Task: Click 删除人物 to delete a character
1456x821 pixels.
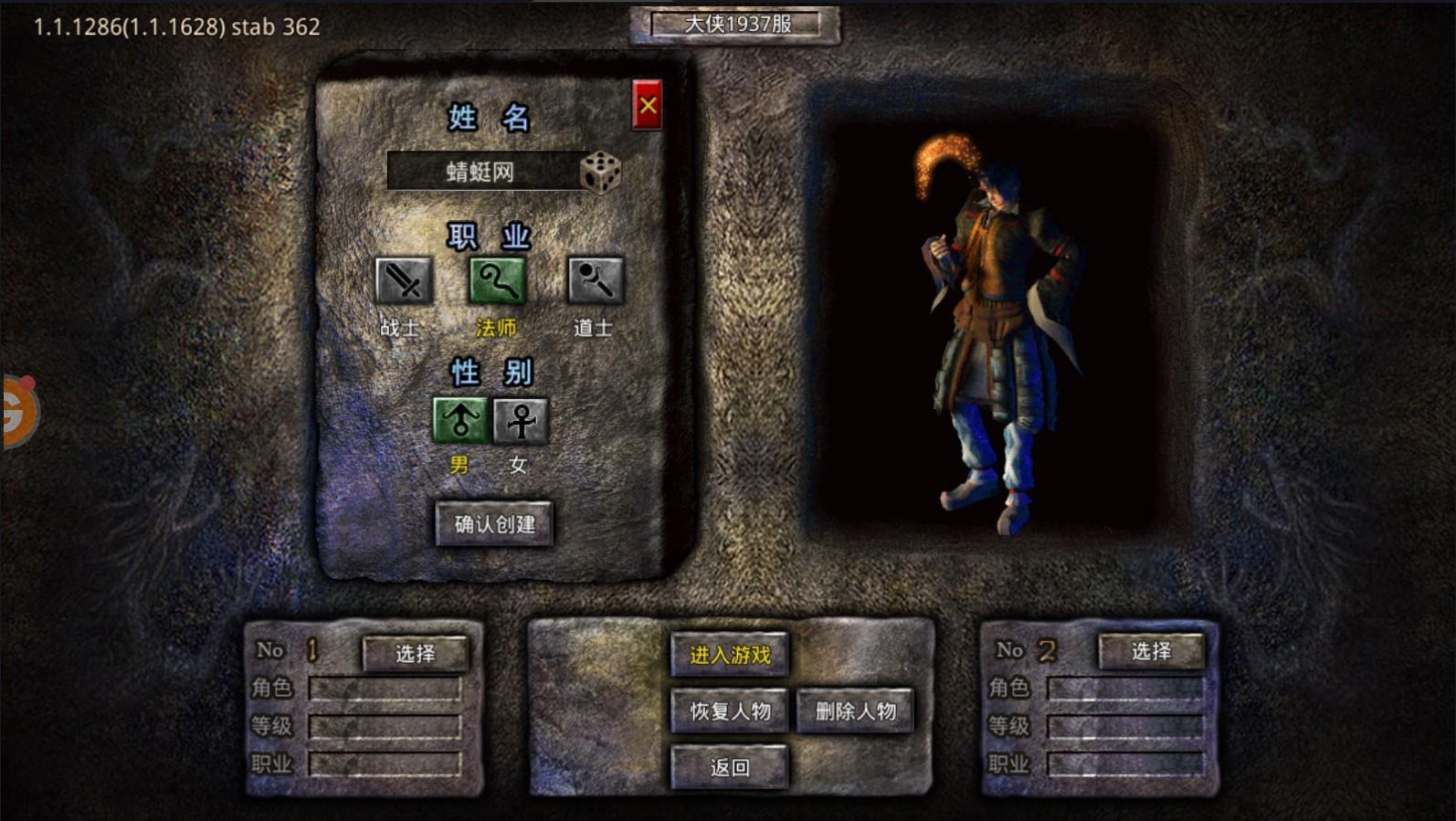Action: 855,712
